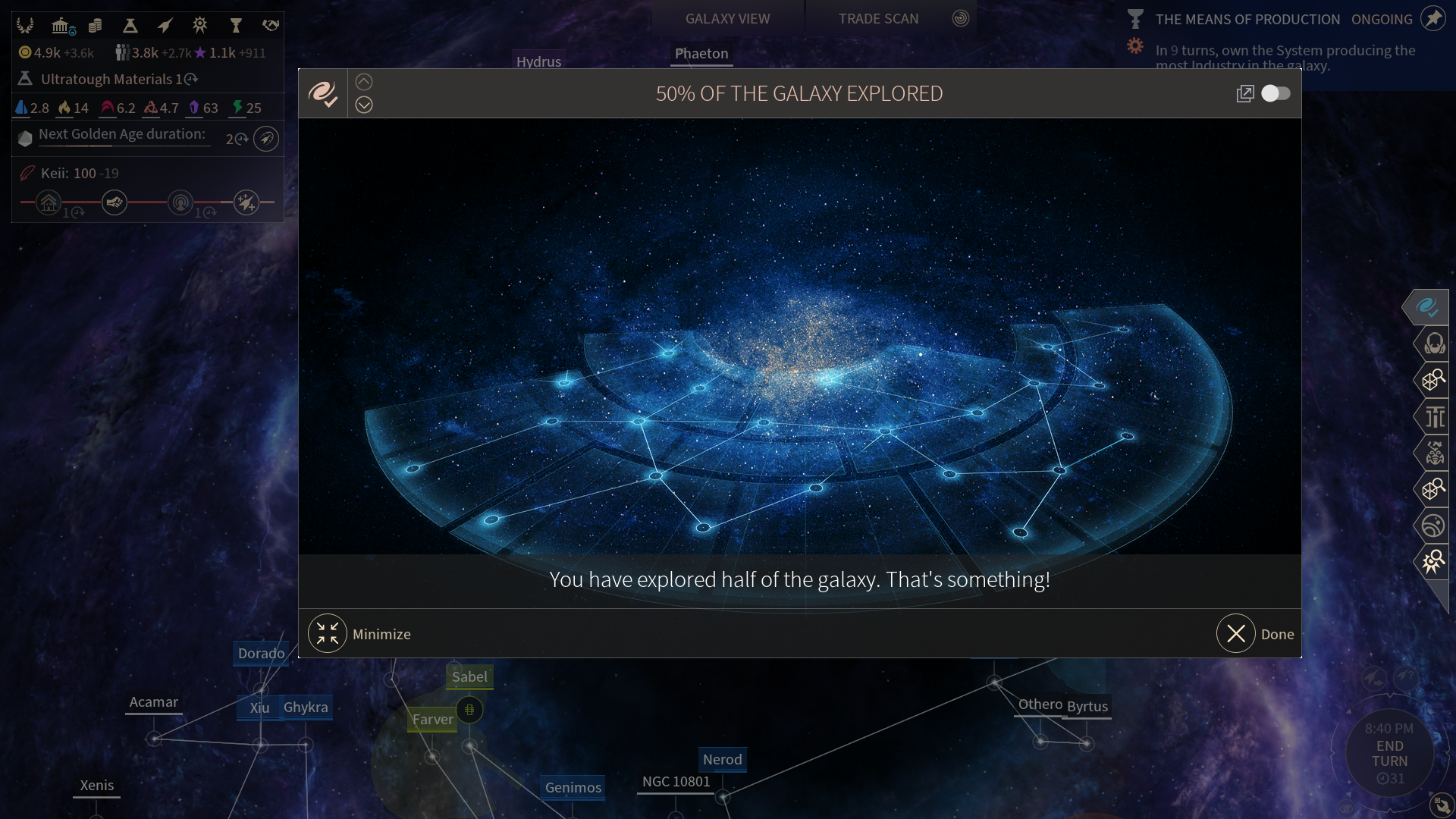Open the research flask screen
Screen dimensions: 1456x819
[130, 26]
